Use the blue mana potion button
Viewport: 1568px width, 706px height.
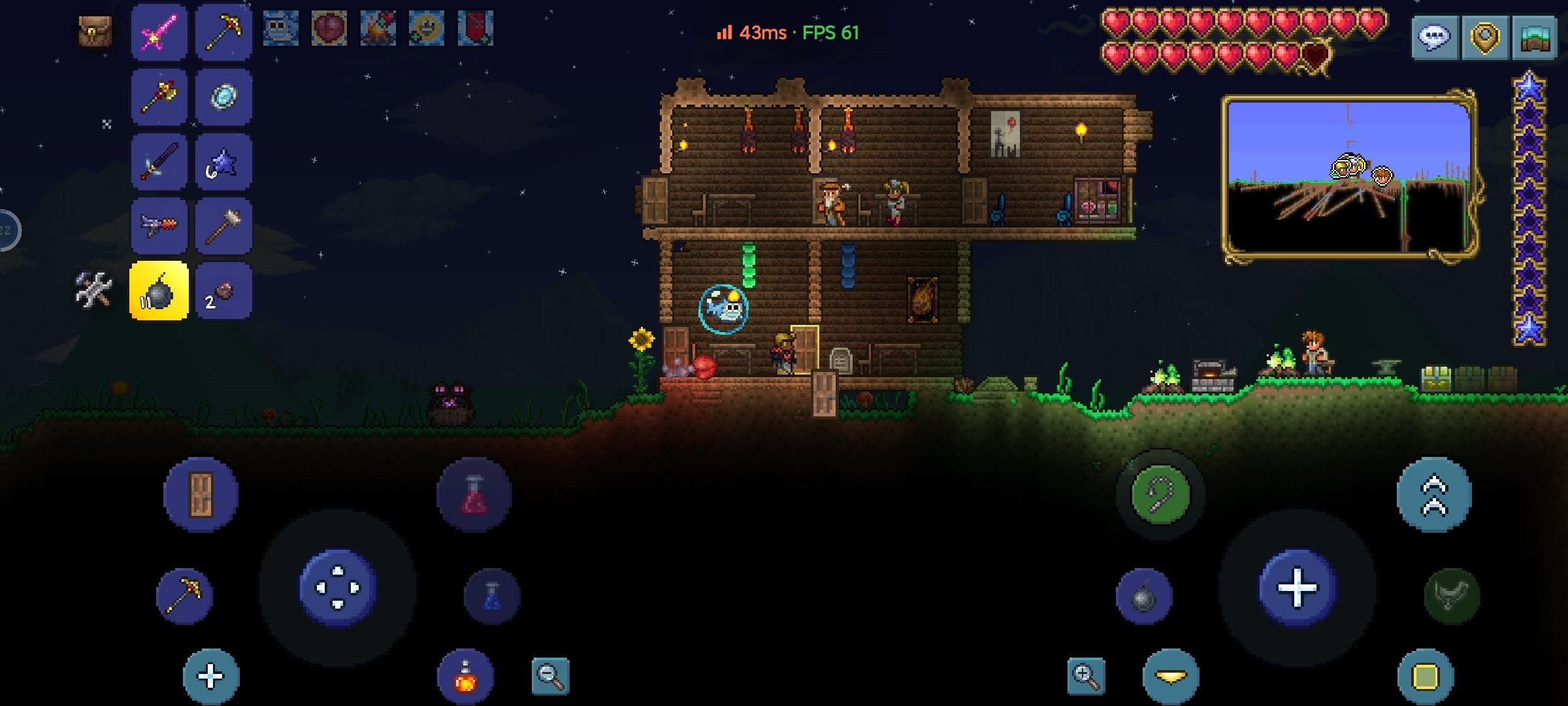click(492, 596)
